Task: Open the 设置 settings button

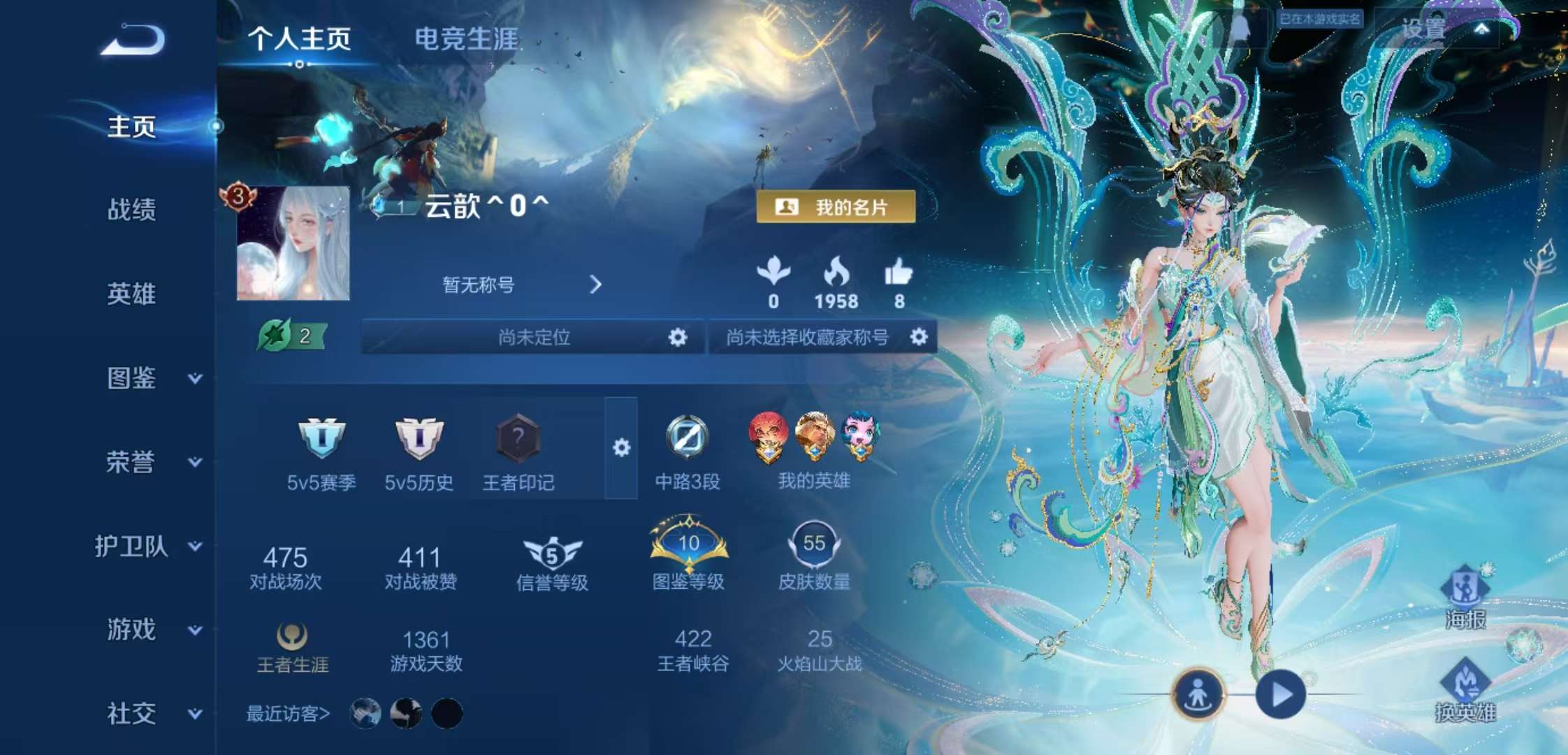Action: (1420, 28)
